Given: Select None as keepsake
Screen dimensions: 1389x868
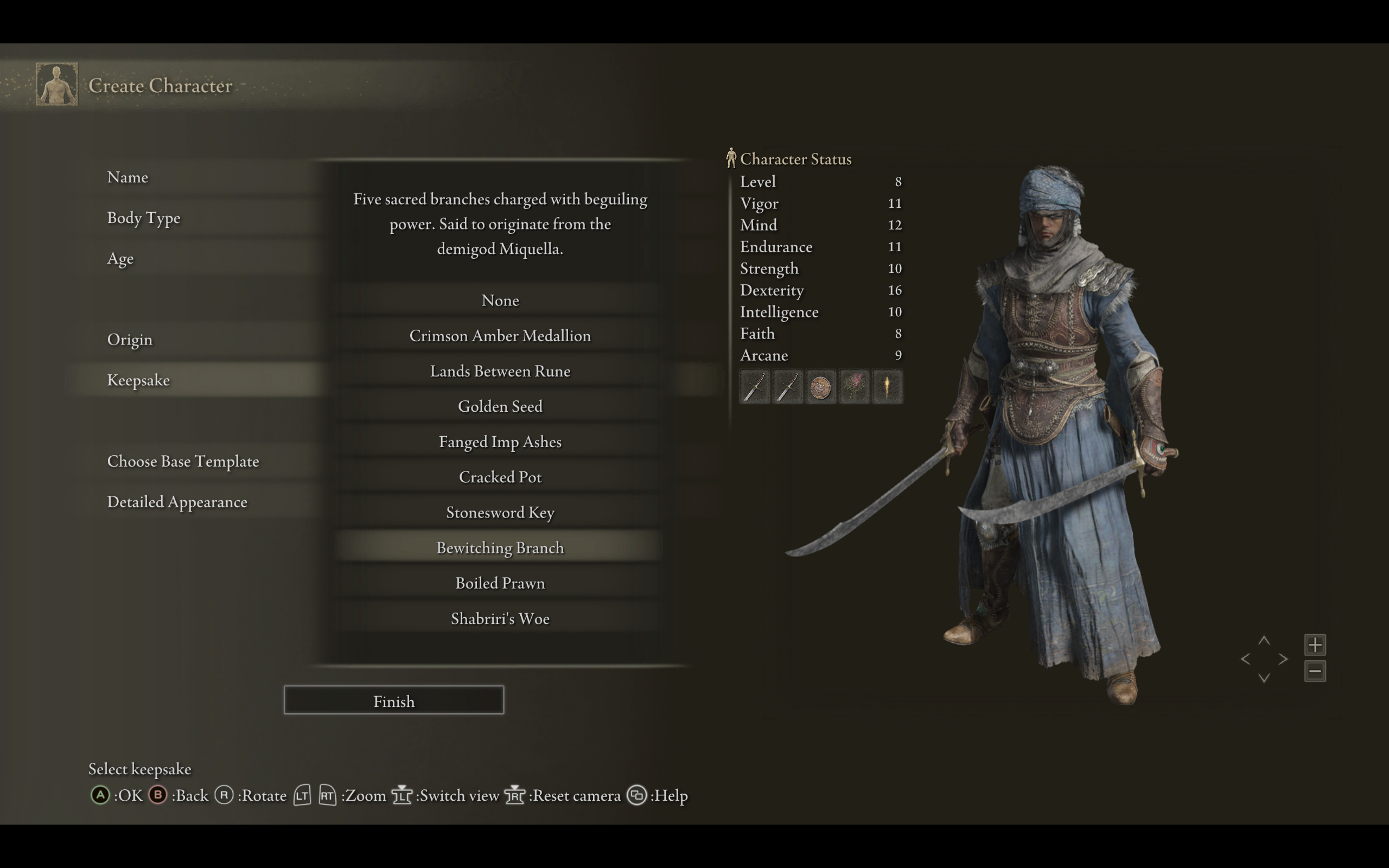Looking at the screenshot, I should tap(500, 301).
